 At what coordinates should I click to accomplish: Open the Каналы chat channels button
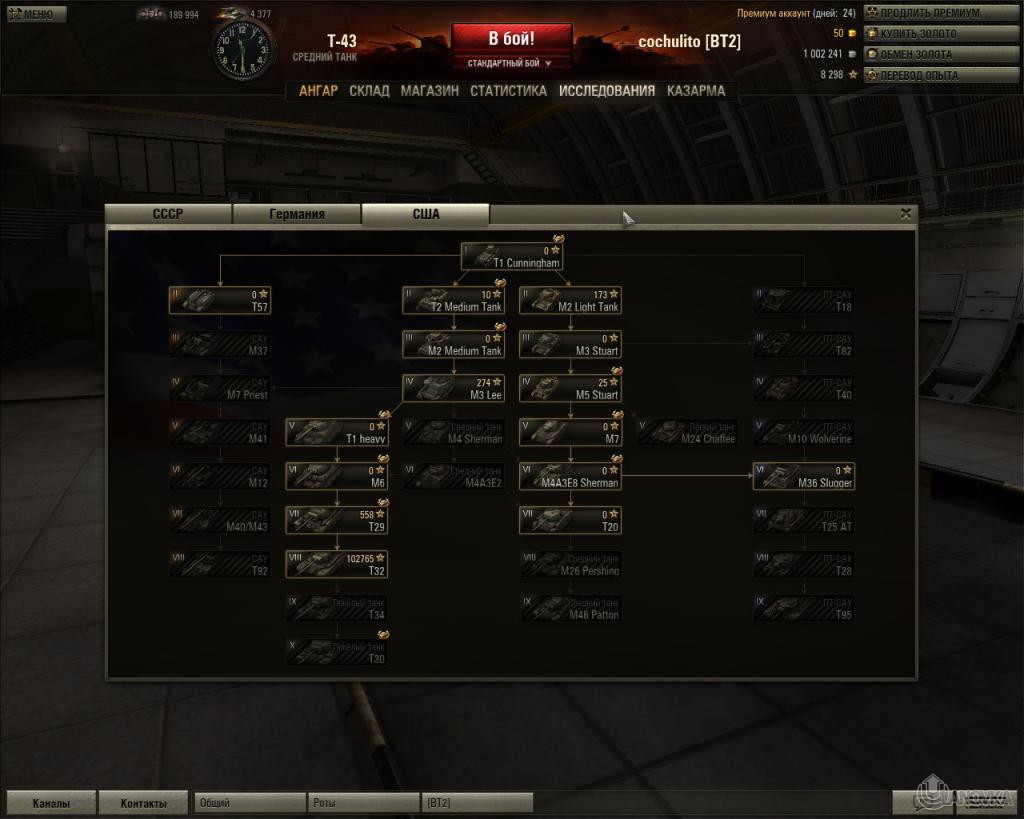51,803
